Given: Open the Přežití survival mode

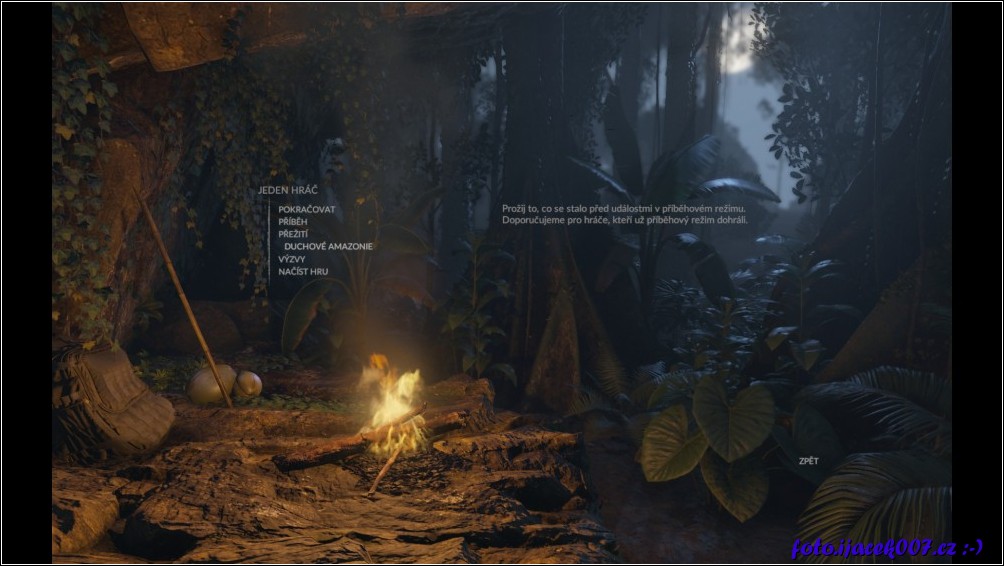Looking at the screenshot, I should point(293,233).
